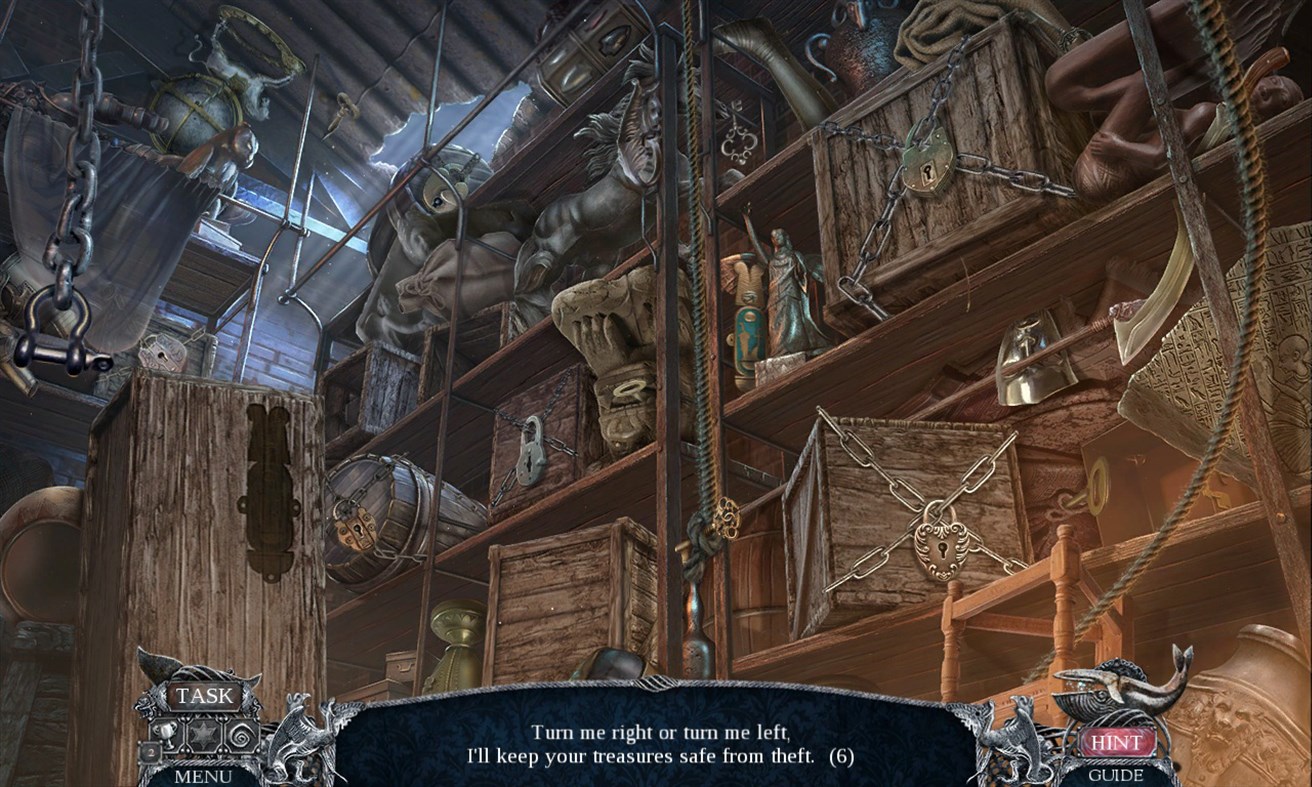1312x787 pixels.
Task: Open the strategy GUIDE
Action: click(x=1118, y=776)
